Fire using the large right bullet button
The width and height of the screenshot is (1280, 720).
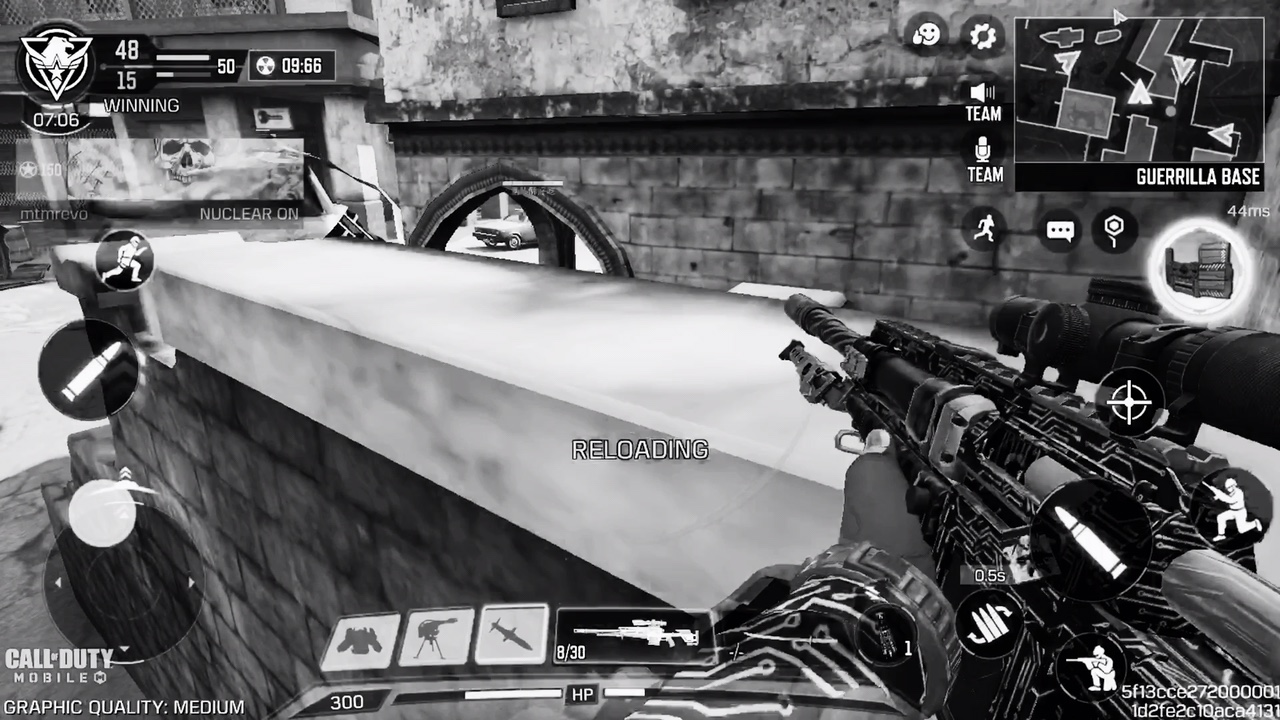pyautogui.click(x=1091, y=538)
